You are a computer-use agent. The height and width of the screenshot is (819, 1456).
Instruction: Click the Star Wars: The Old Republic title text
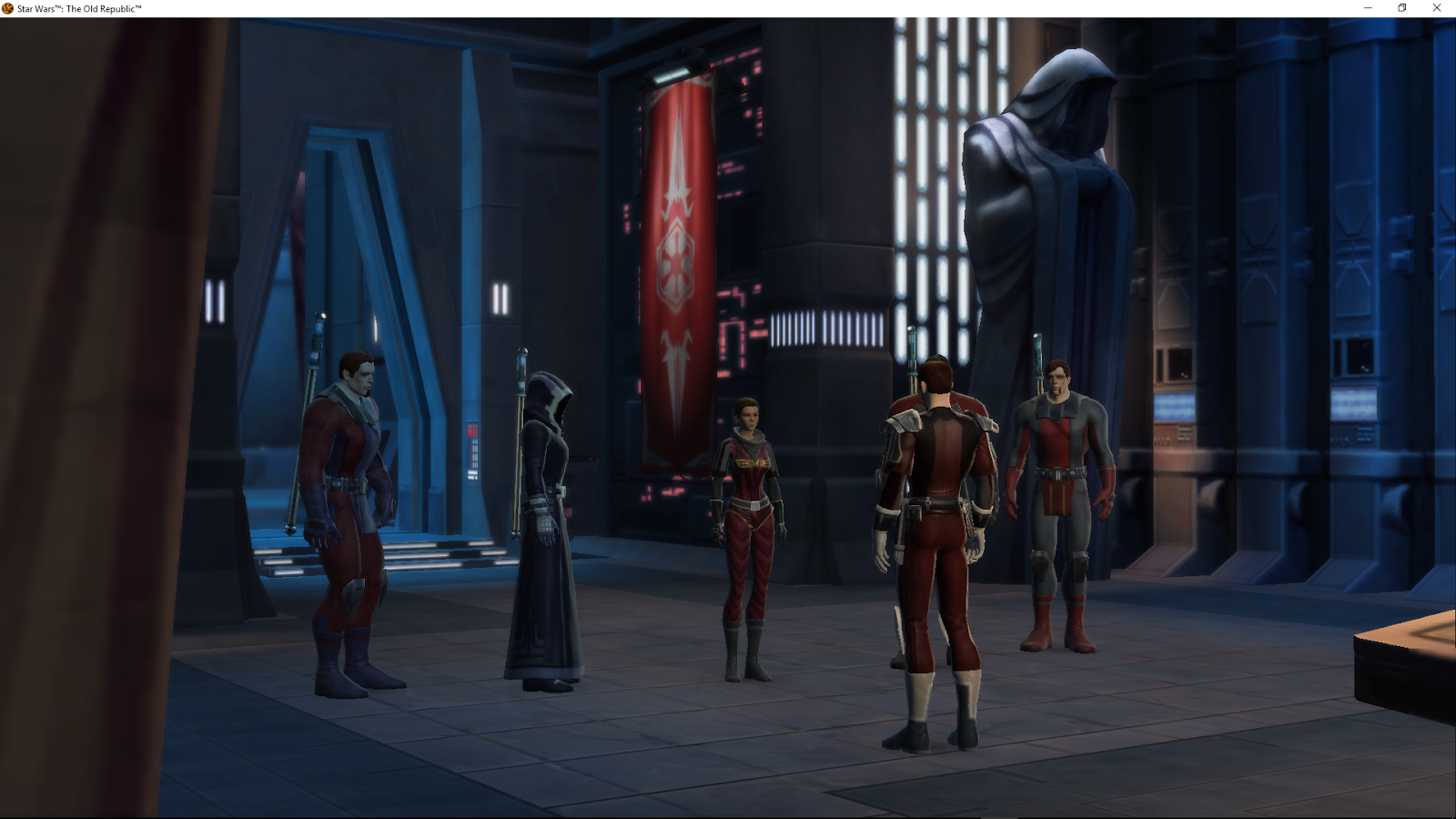pyautogui.click(x=77, y=8)
